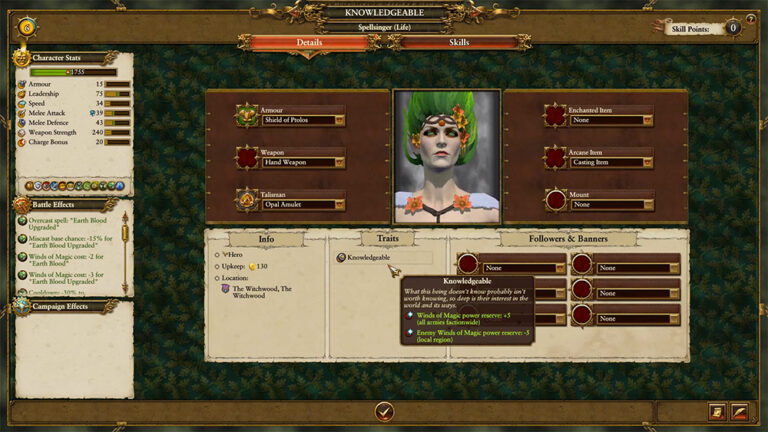Select the Details tab

coord(310,43)
